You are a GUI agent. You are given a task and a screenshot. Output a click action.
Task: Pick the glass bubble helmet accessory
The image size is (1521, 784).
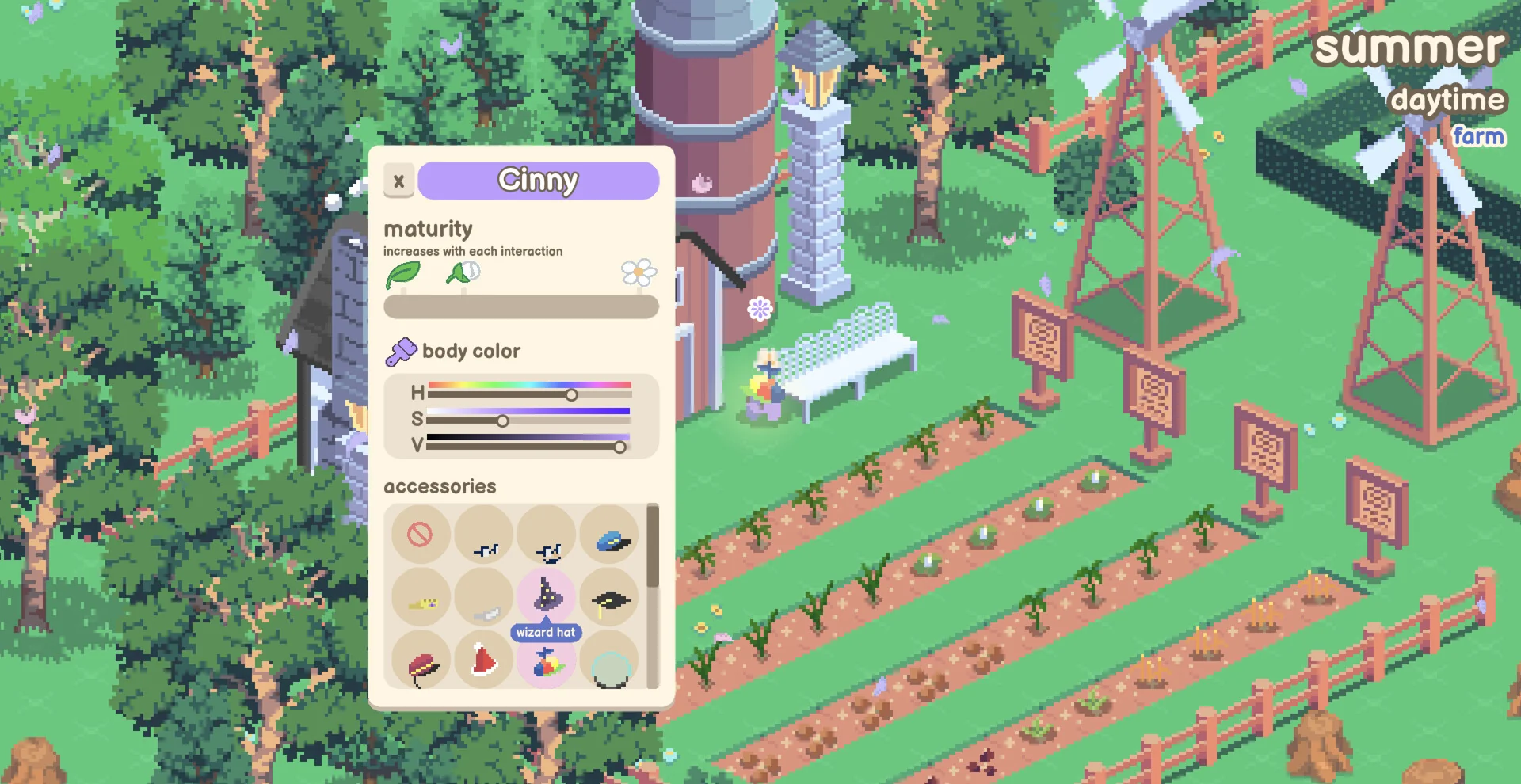click(x=611, y=667)
